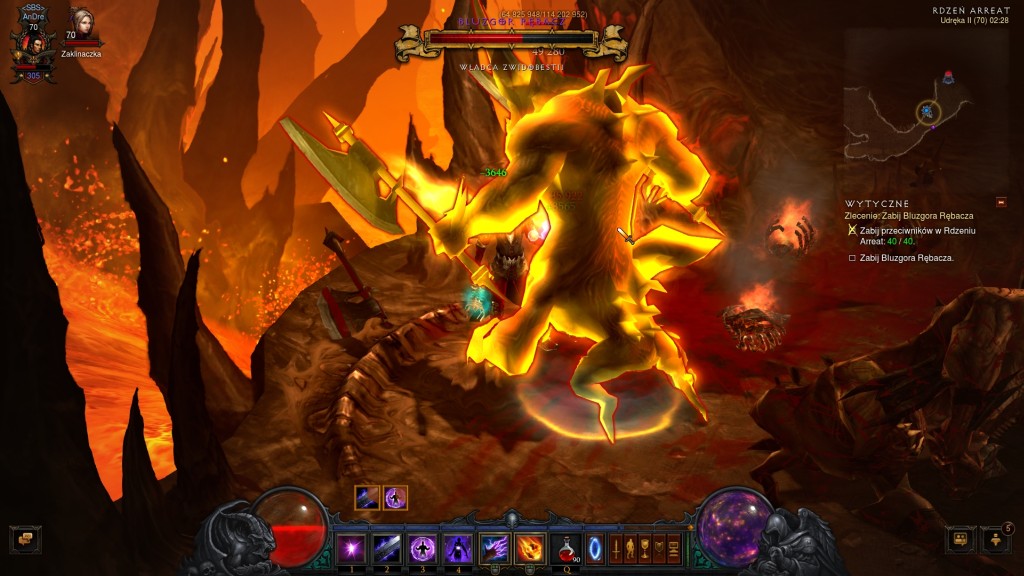Activate the purple starburst skill in slot 1
The image size is (1024, 576).
click(x=351, y=549)
